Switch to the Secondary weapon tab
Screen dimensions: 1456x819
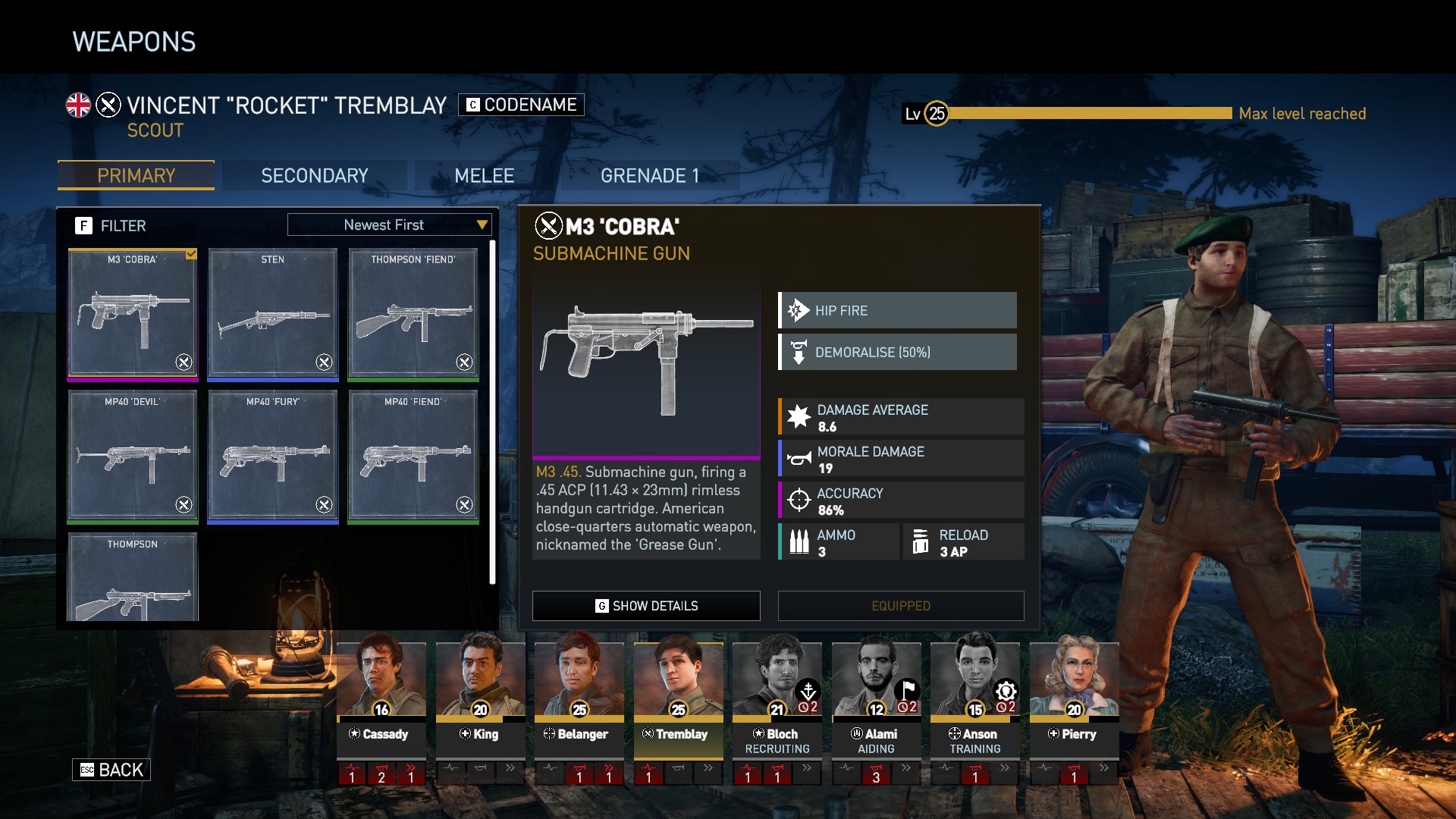[314, 176]
